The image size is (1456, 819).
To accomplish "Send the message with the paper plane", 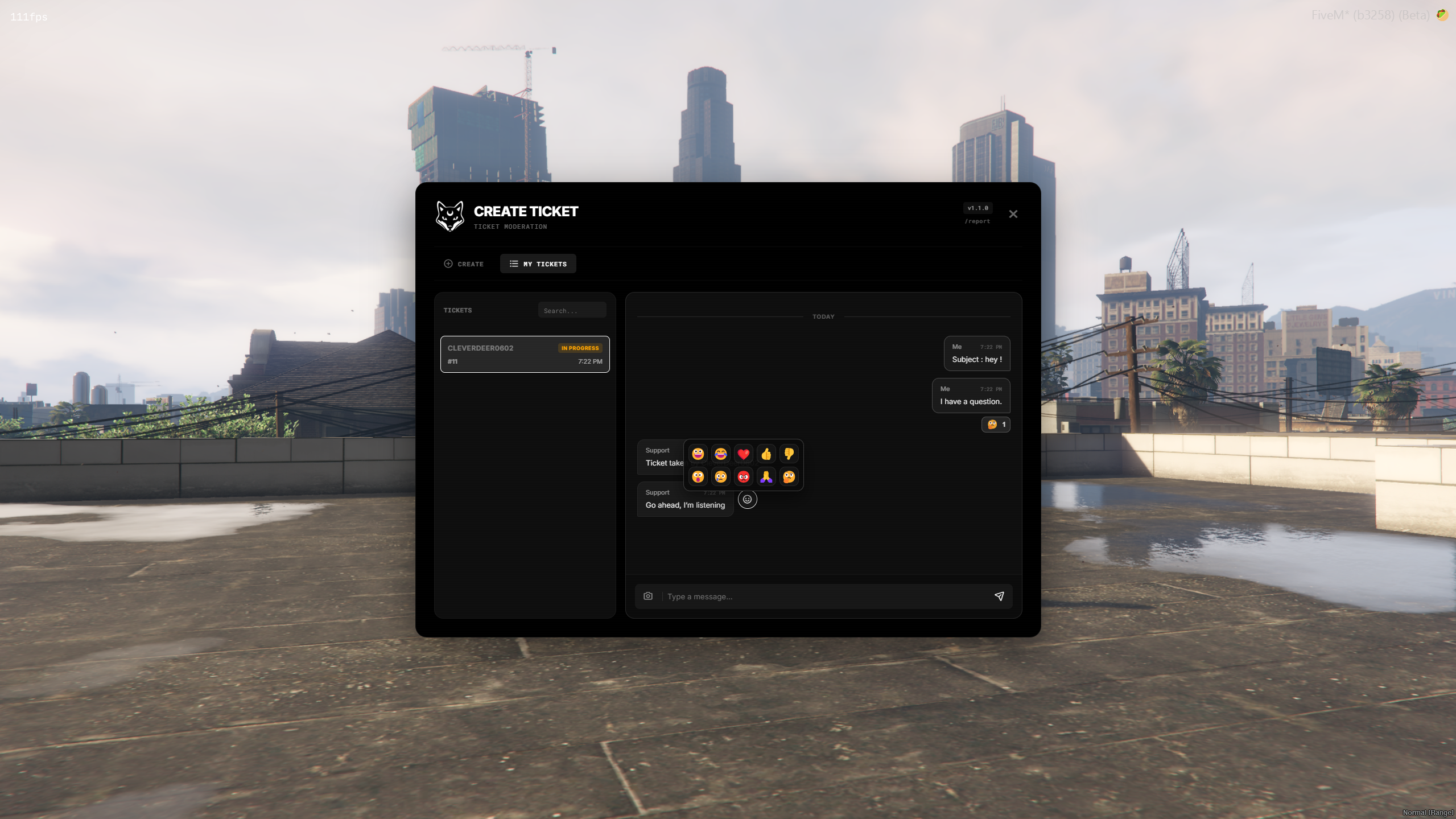I will tap(999, 596).
